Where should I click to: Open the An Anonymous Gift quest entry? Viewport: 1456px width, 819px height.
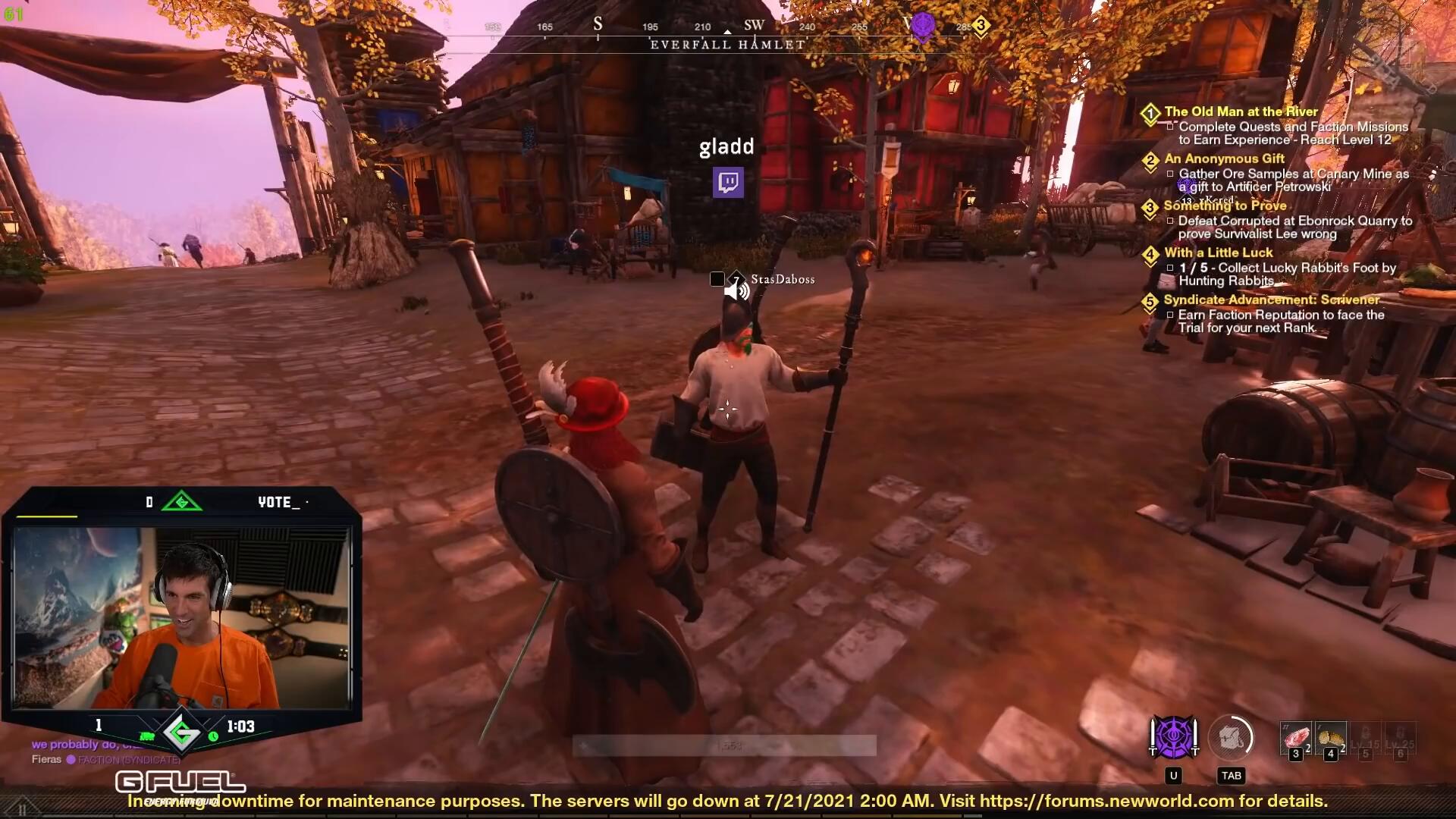[x=1224, y=158]
